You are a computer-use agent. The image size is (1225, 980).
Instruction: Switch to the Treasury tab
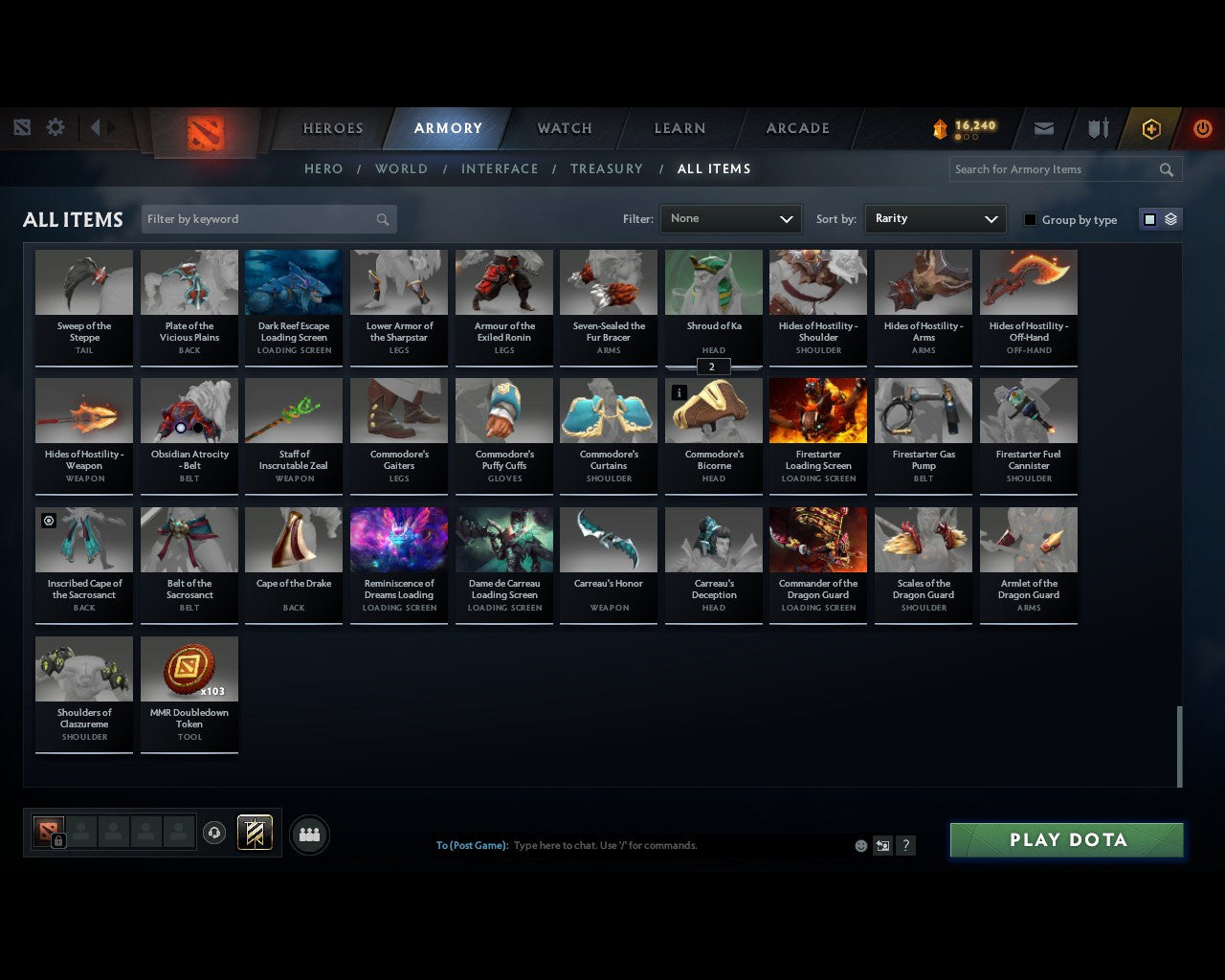(606, 168)
